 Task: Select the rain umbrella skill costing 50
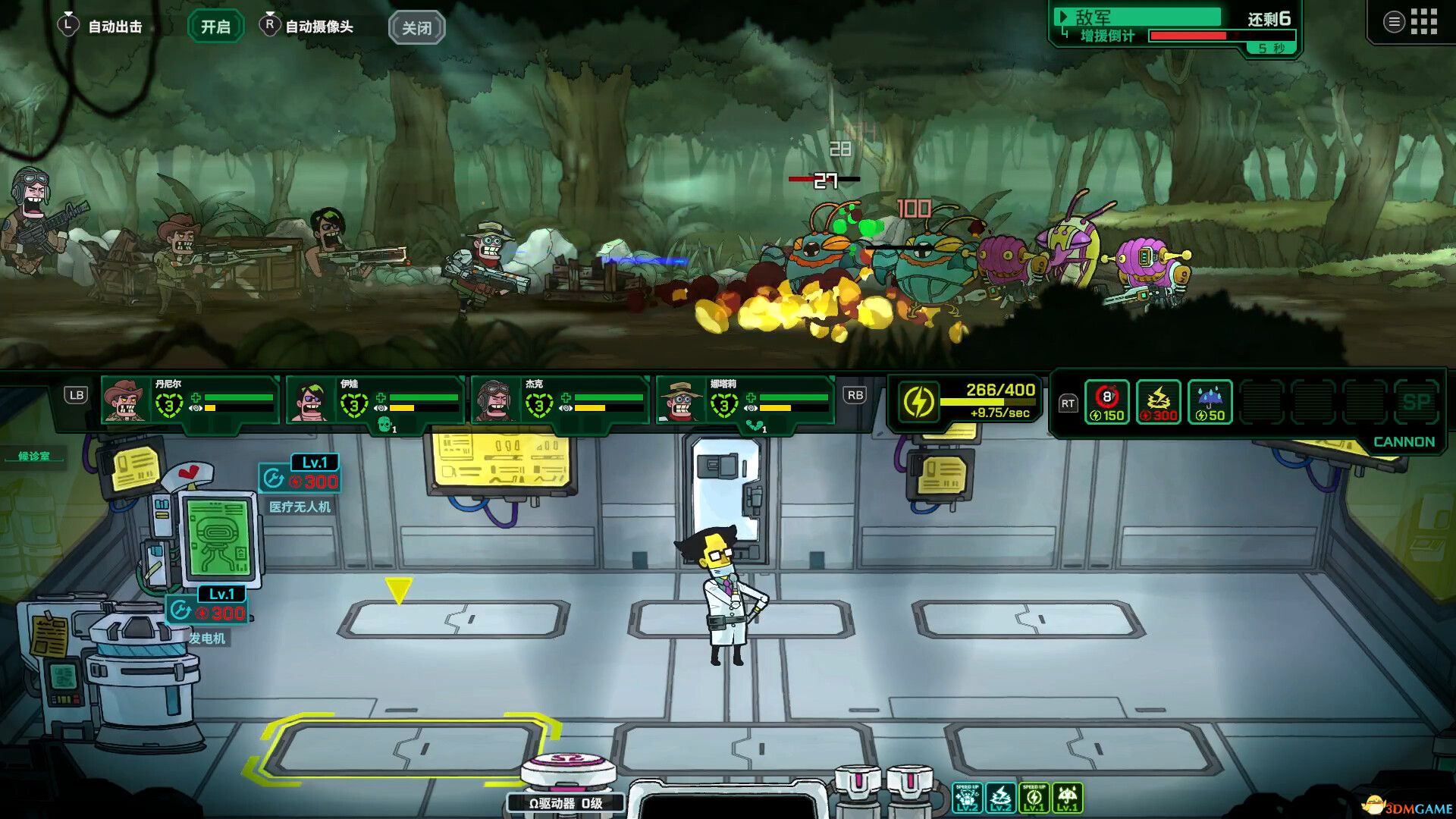pos(1210,401)
